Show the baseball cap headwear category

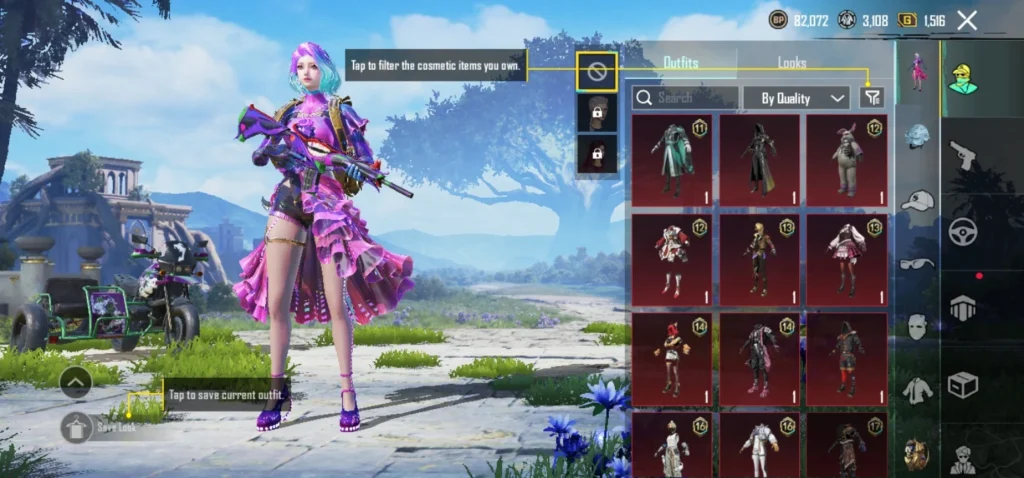[x=917, y=201]
